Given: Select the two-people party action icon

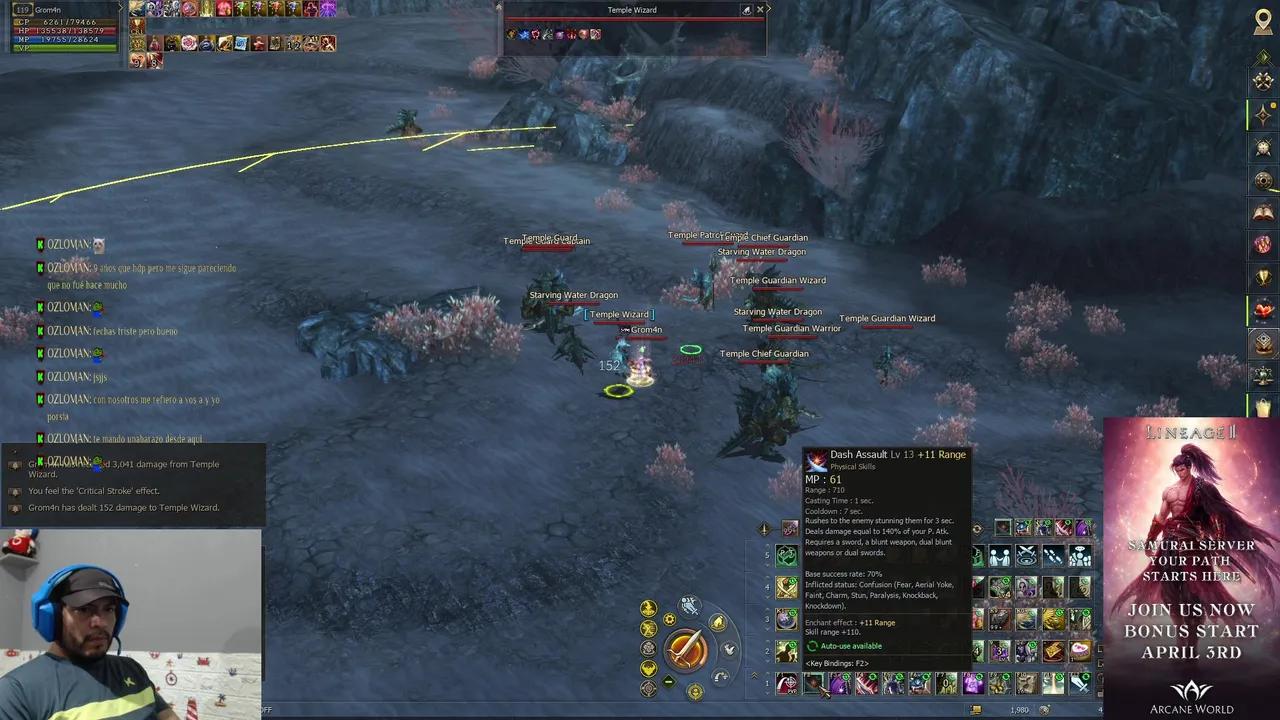Looking at the screenshot, I should pos(999,556).
